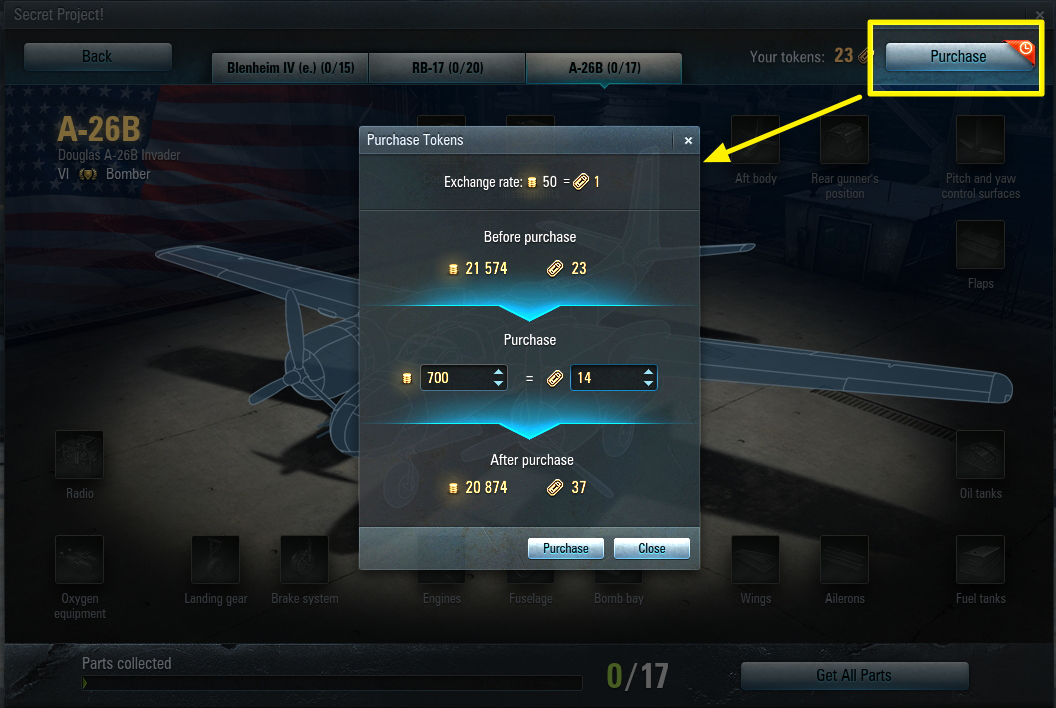Select the Fuel tanks part slot

(x=980, y=561)
